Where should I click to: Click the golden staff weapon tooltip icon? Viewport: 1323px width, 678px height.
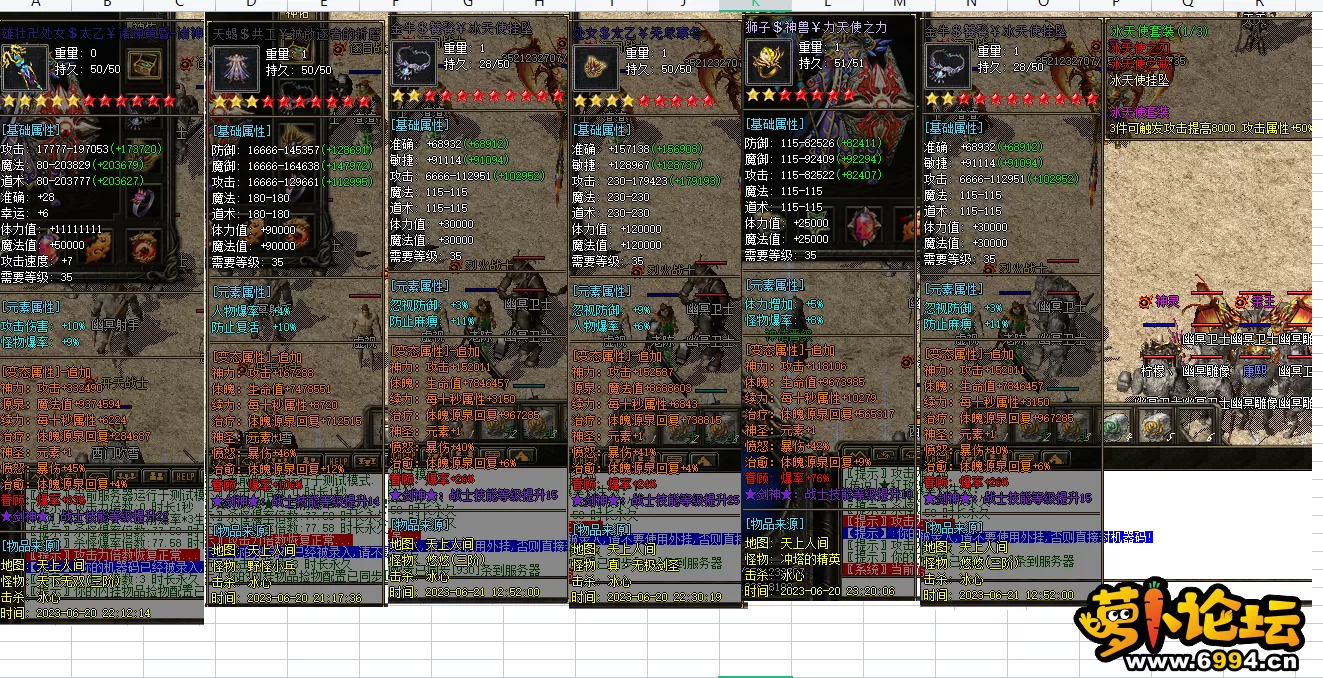click(23, 68)
